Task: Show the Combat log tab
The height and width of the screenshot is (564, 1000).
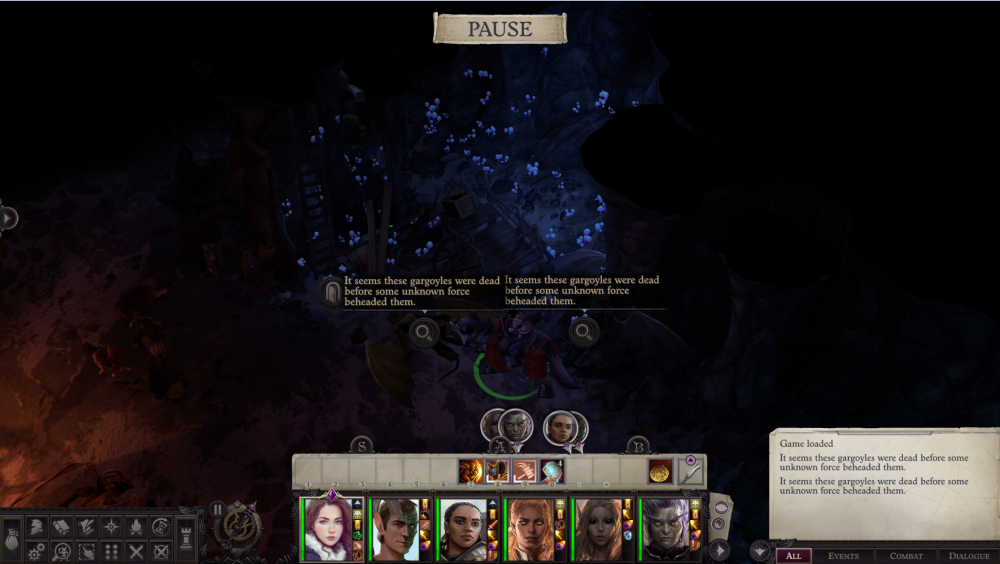Action: click(906, 556)
